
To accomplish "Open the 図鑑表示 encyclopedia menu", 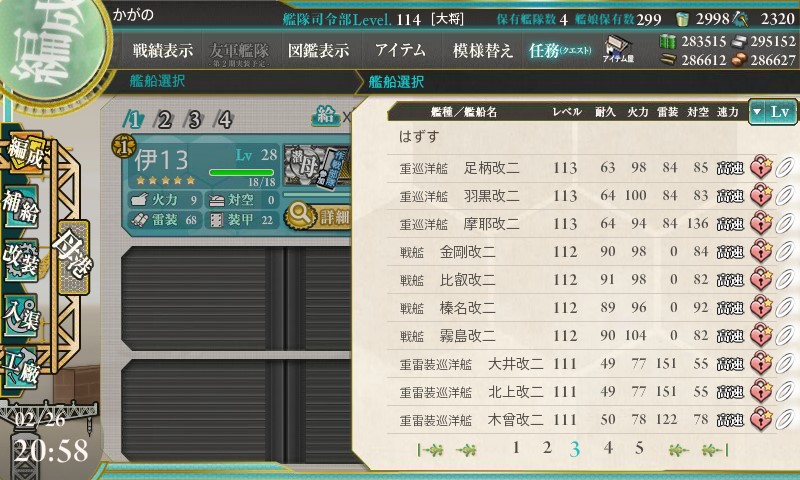I will [x=318, y=51].
